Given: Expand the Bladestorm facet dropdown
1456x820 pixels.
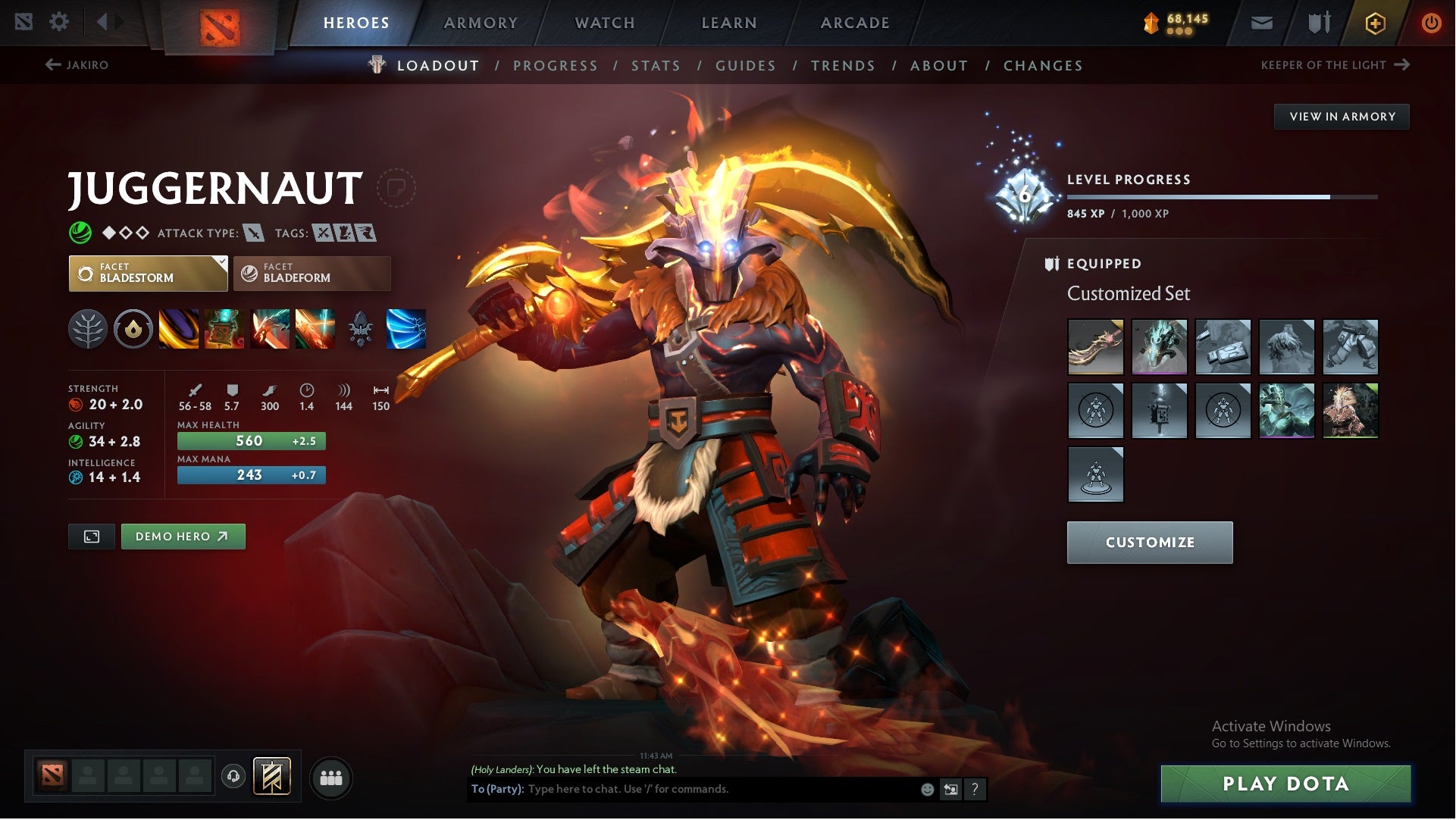Looking at the screenshot, I should pos(220,264).
